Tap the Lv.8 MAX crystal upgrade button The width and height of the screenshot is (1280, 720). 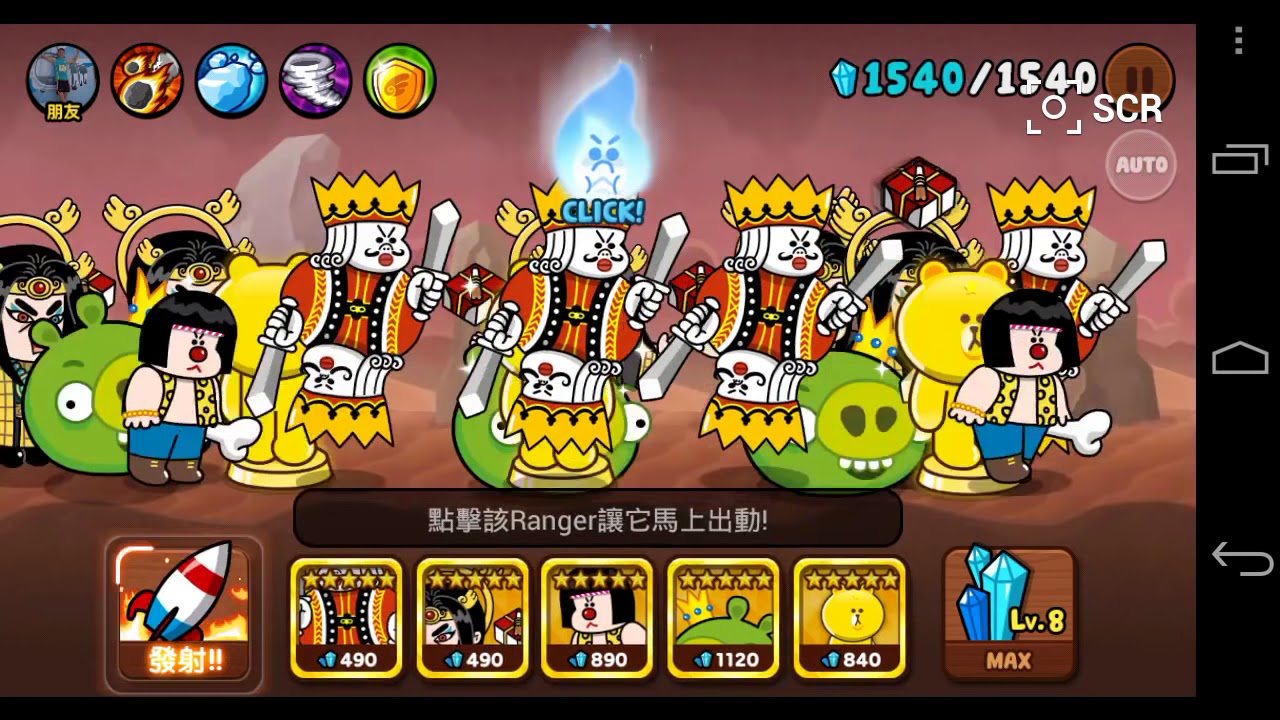[x=1009, y=614]
